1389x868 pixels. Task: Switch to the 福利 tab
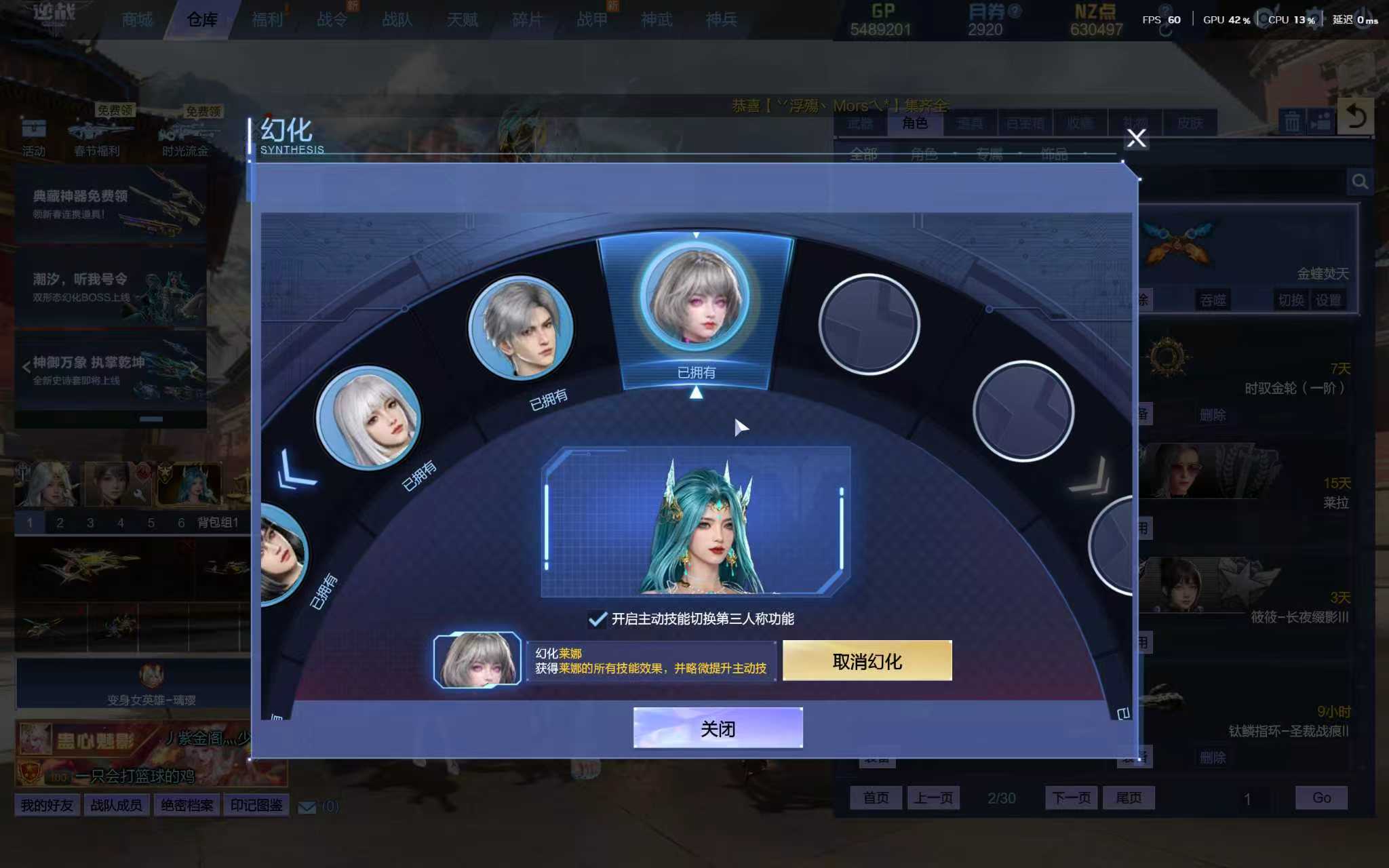[x=267, y=20]
